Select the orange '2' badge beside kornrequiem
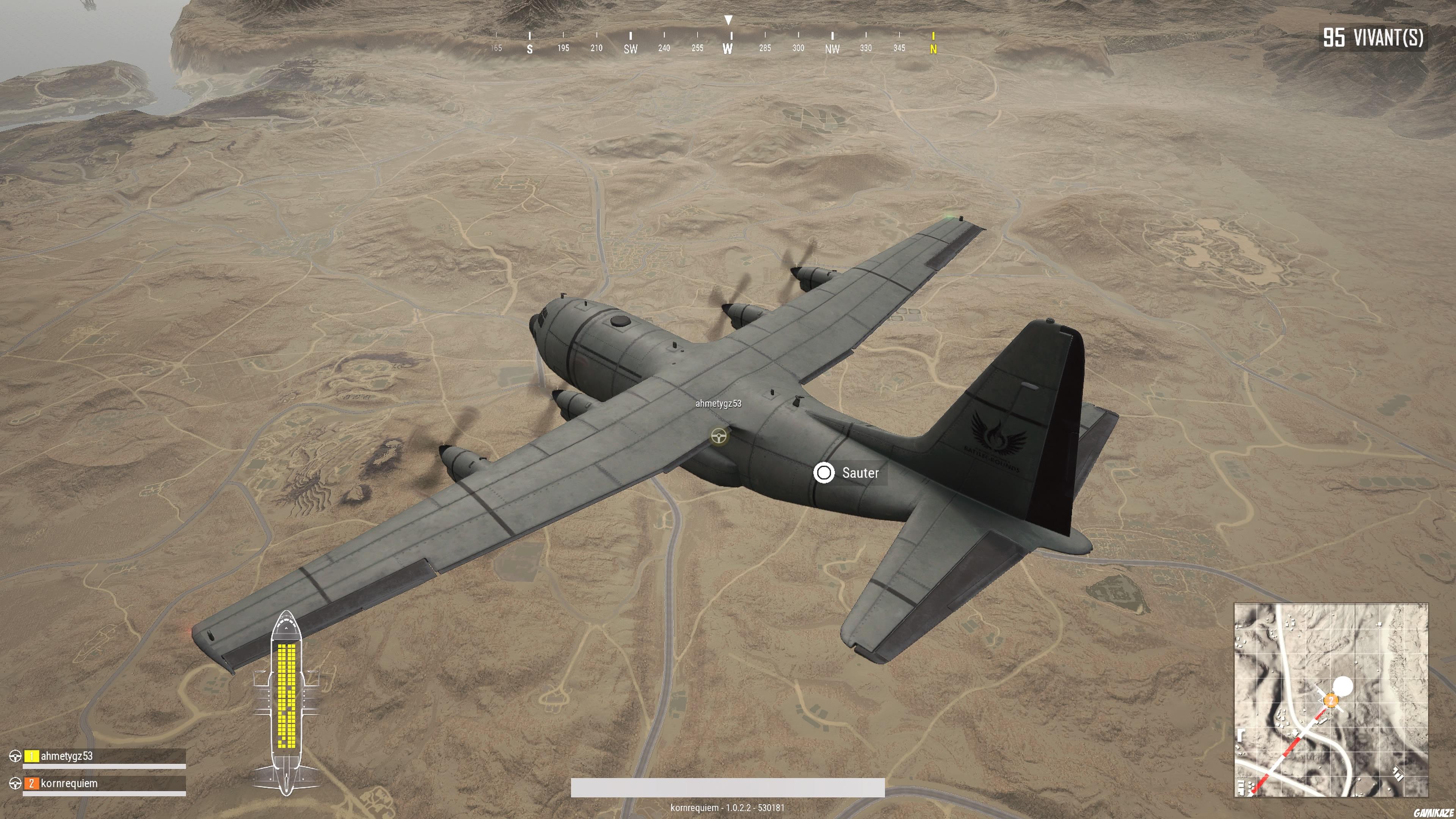This screenshot has width=1456, height=819. pos(31,783)
